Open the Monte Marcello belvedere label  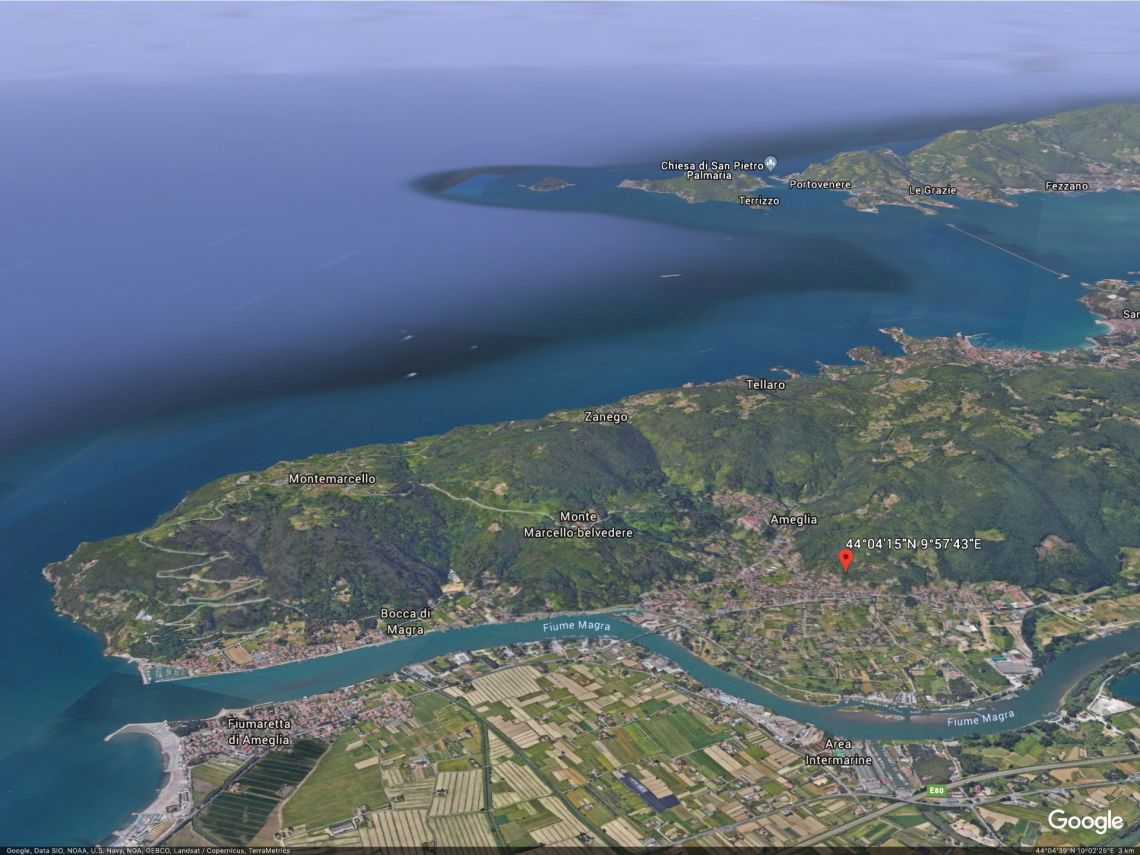(x=578, y=525)
